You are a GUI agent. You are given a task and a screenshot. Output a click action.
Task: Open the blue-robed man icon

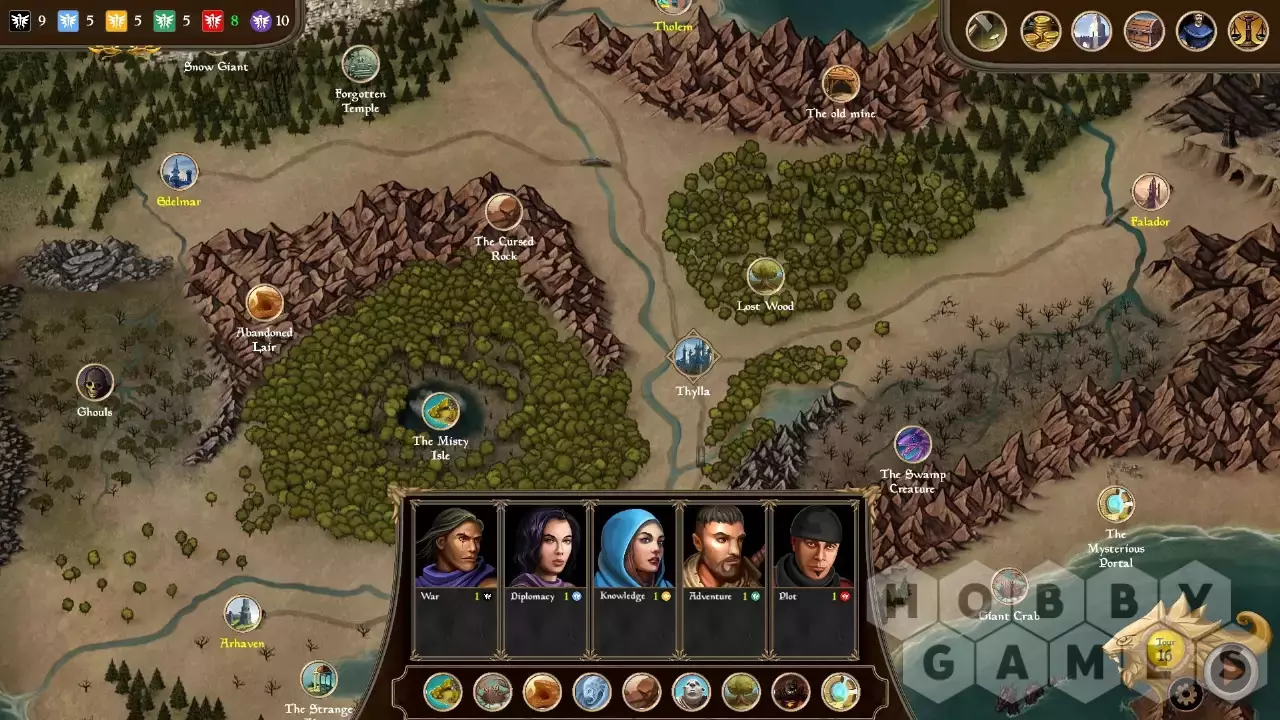click(1196, 31)
